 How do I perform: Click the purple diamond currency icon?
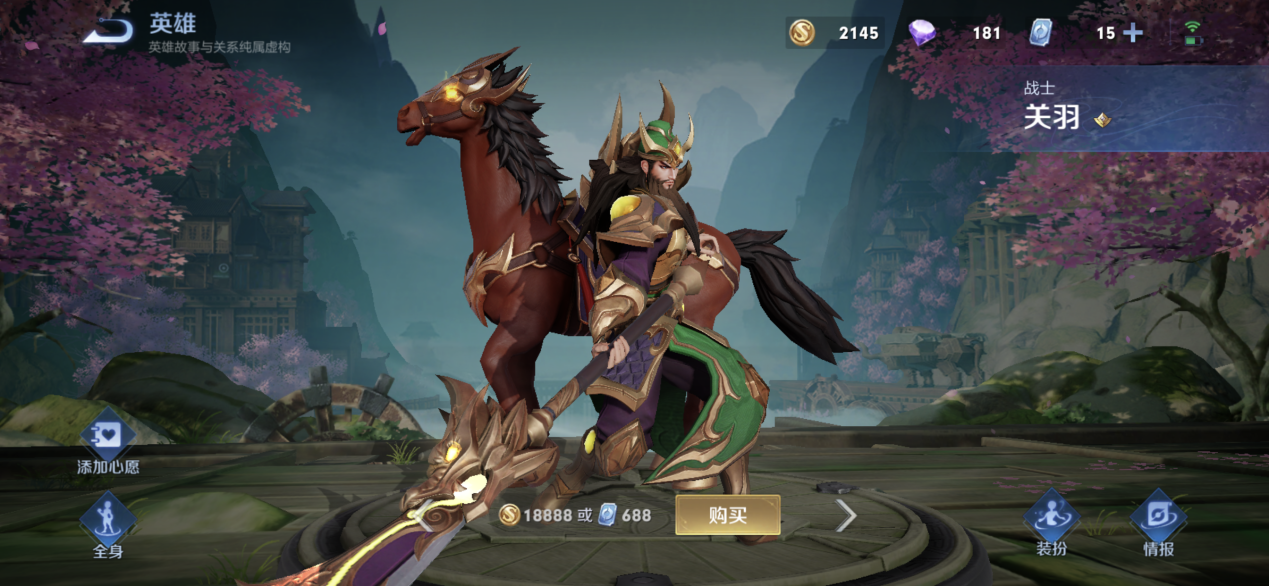coord(922,33)
